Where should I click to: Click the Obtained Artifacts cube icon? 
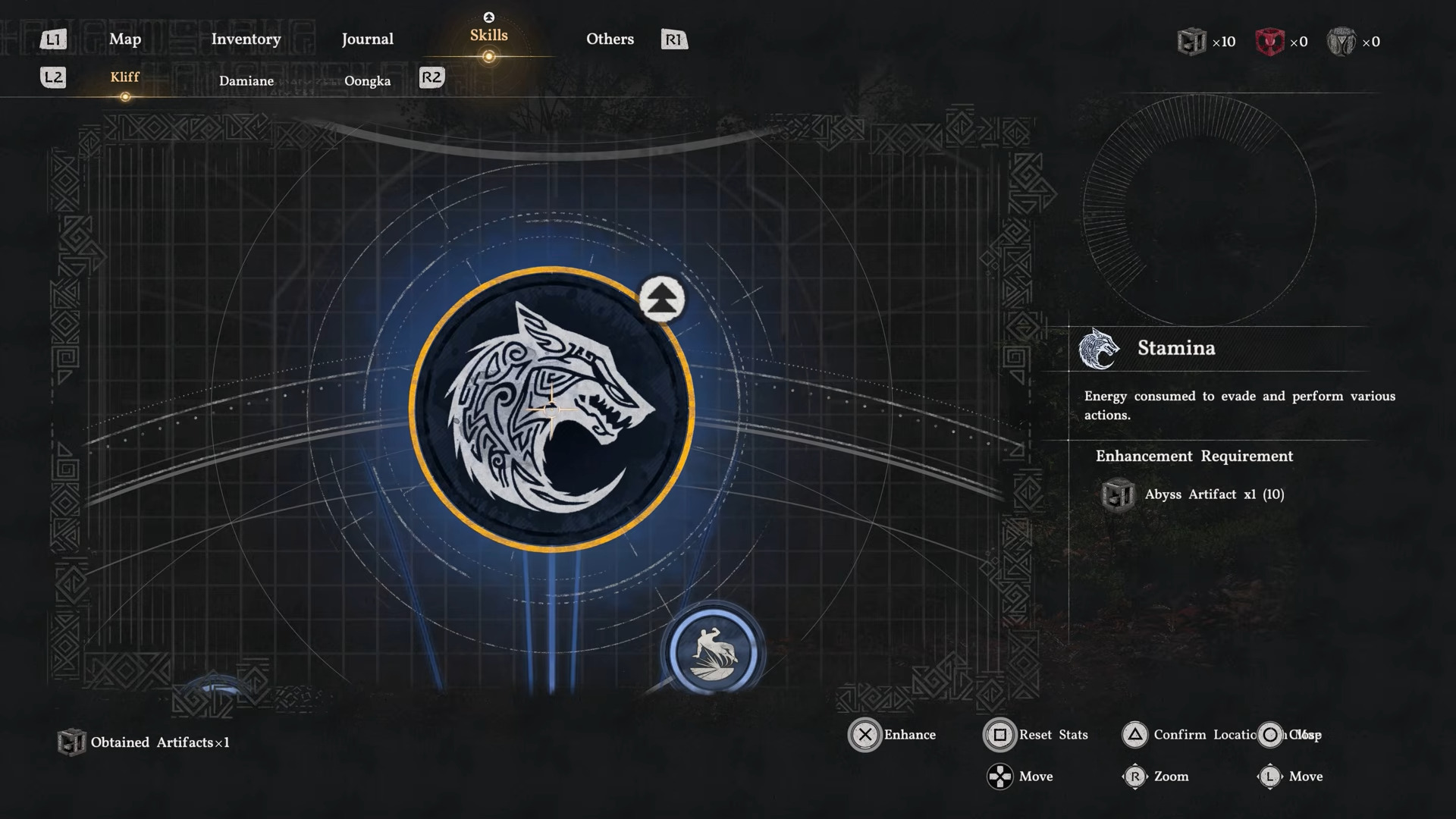pyautogui.click(x=71, y=742)
